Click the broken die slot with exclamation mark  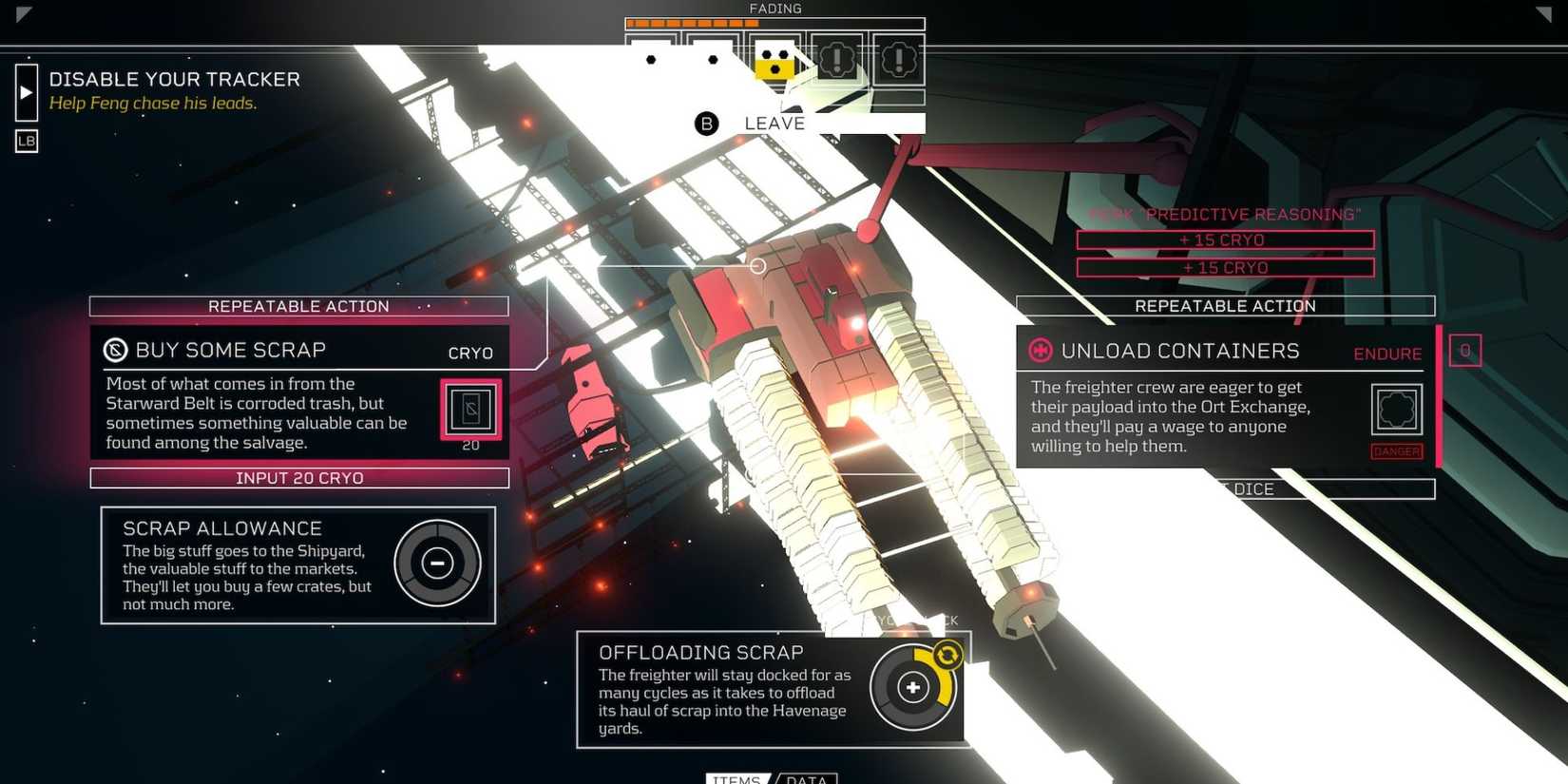pos(836,60)
